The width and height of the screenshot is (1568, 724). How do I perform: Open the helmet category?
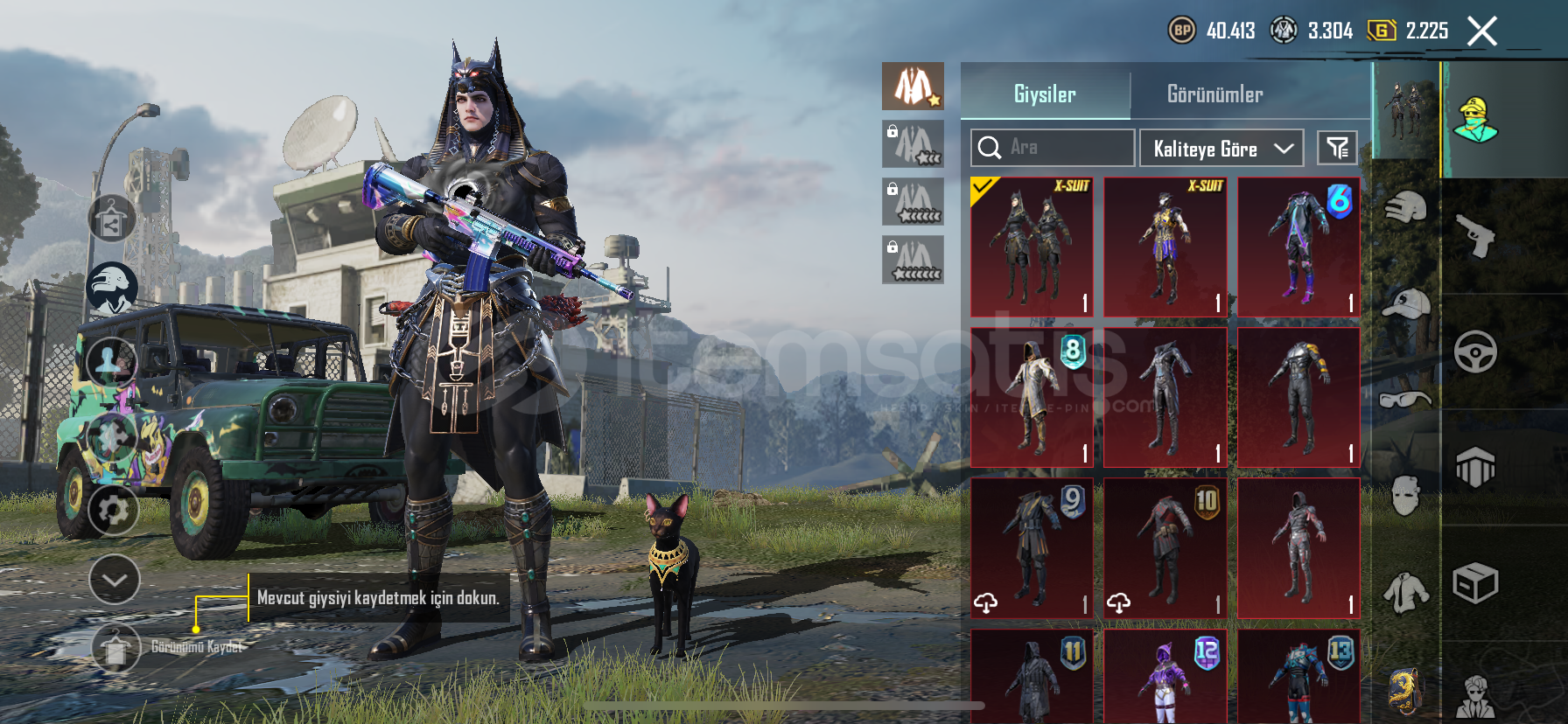pyautogui.click(x=1405, y=208)
